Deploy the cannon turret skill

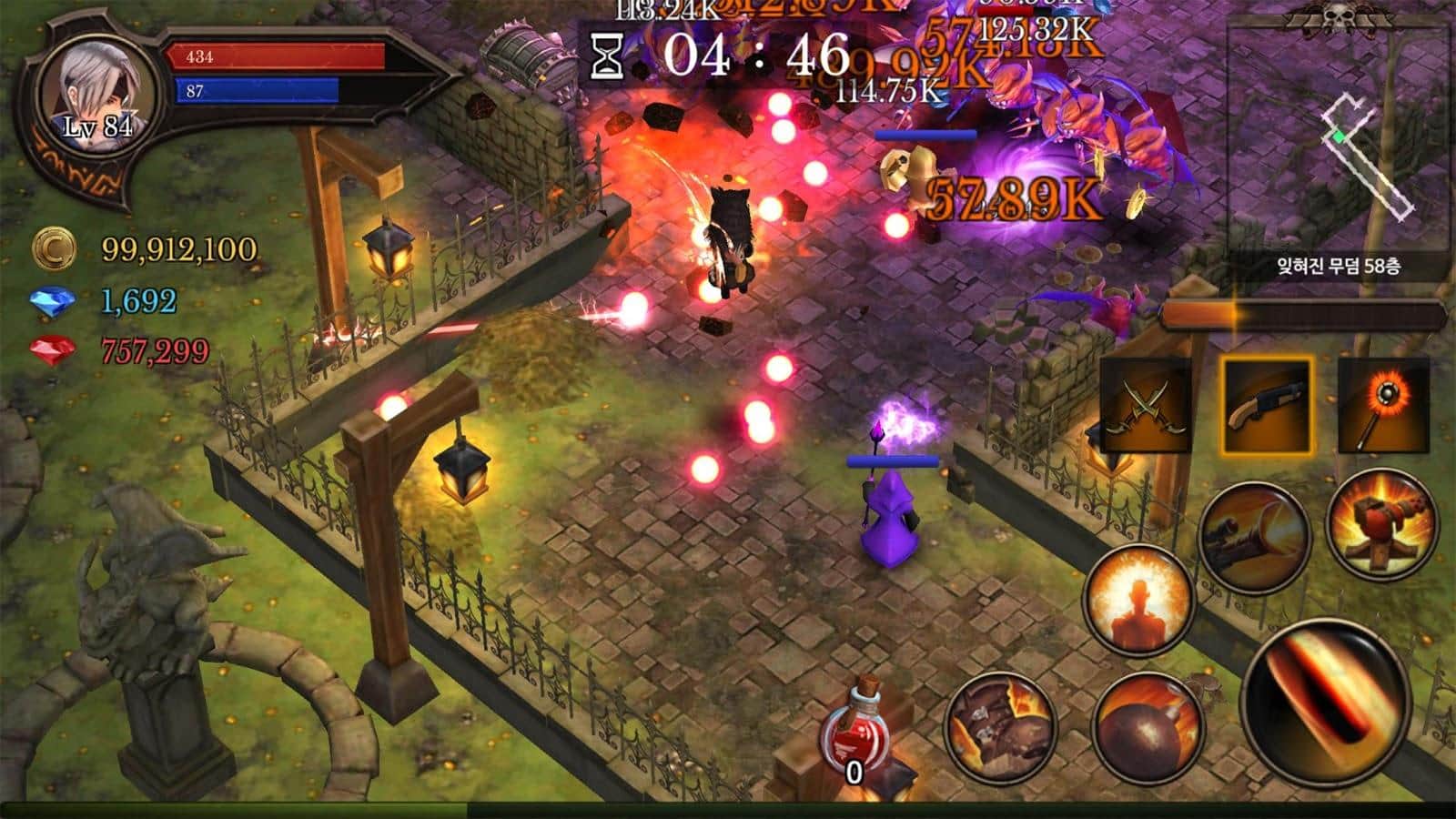(x=1381, y=521)
